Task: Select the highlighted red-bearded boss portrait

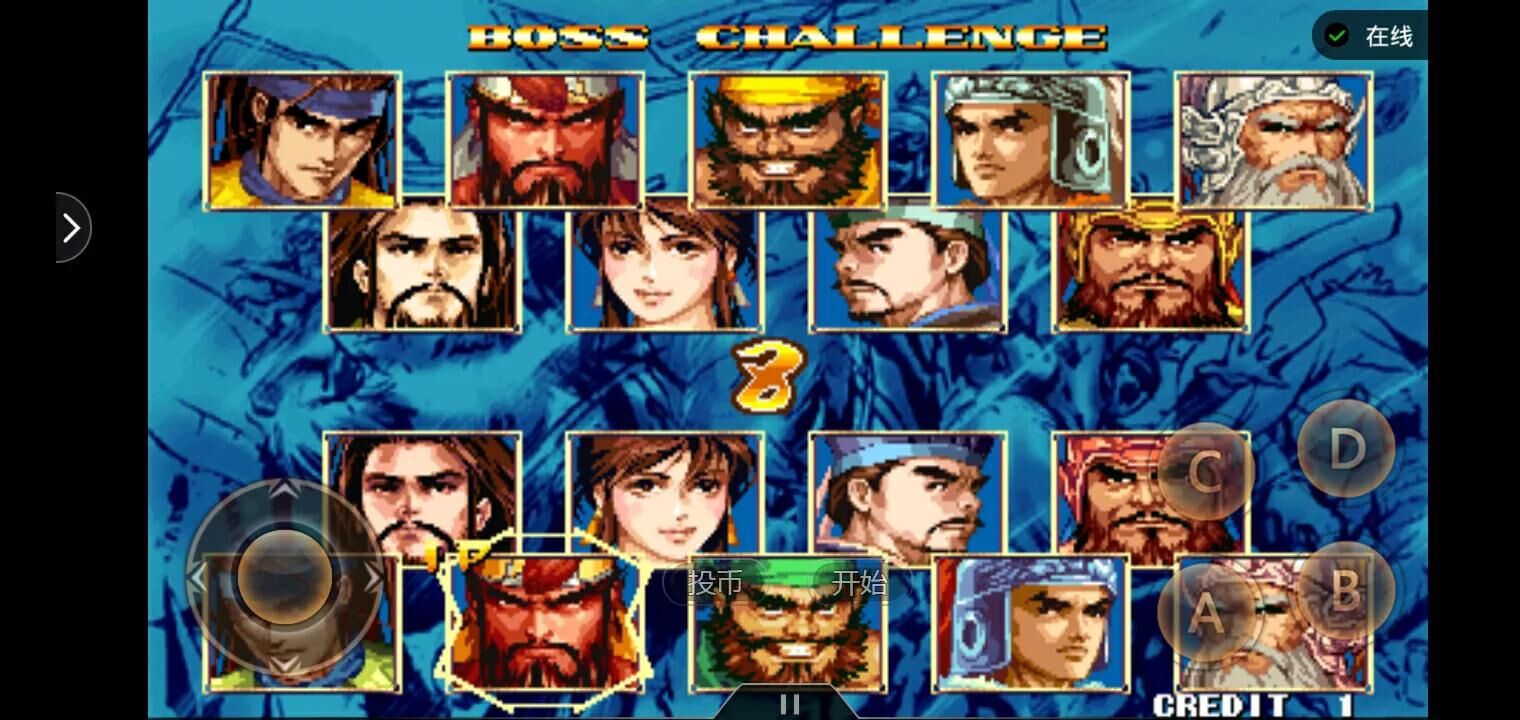Action: pos(545,625)
